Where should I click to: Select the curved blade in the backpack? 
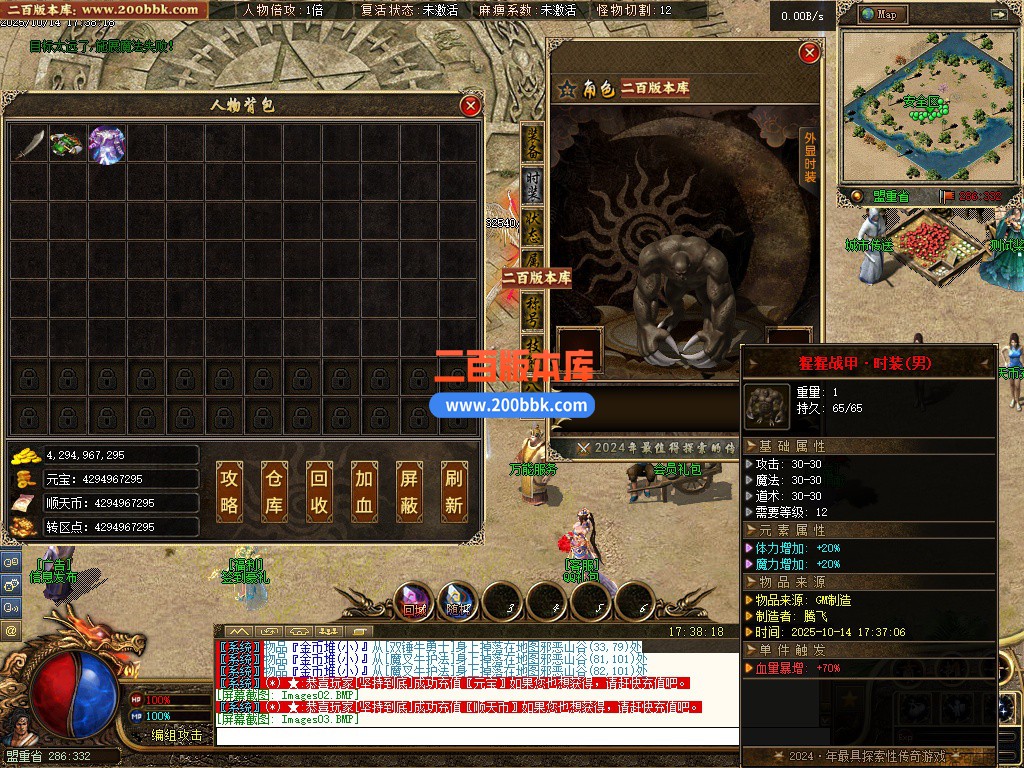coord(30,144)
